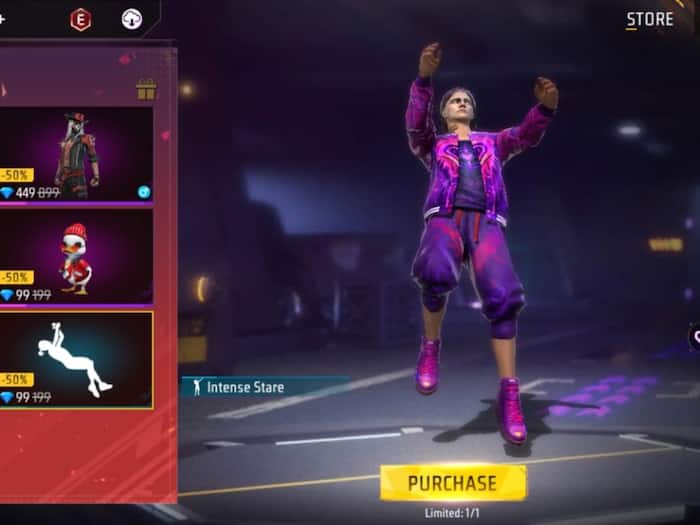Image resolution: width=700 pixels, height=525 pixels.
Task: Click the plus sign to add currency
Action: [2, 19]
